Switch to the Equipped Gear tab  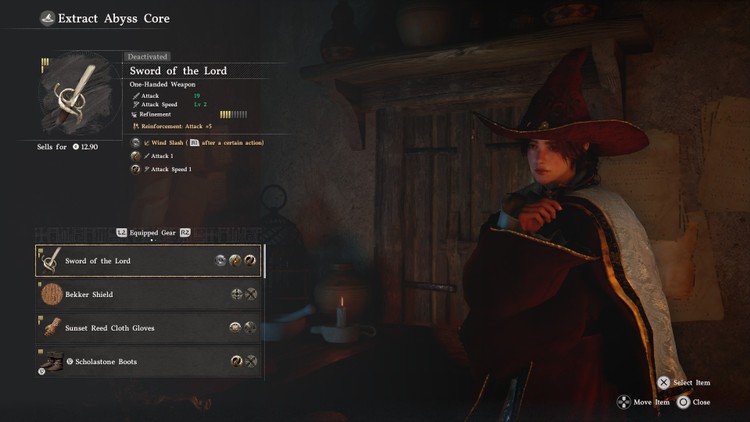(152, 232)
